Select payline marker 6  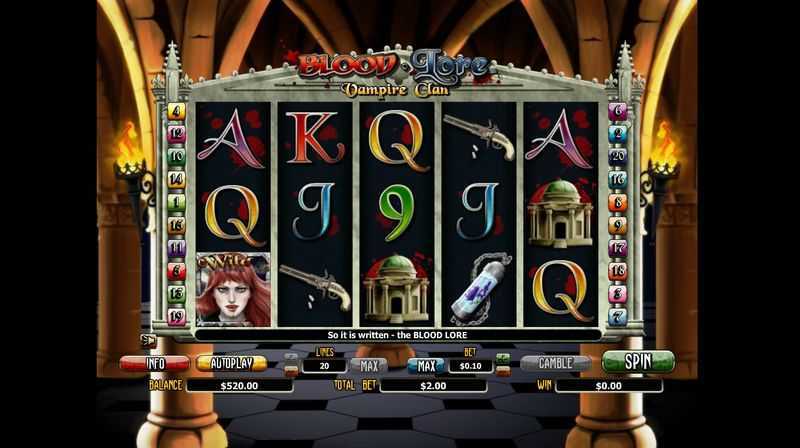[x=618, y=111]
